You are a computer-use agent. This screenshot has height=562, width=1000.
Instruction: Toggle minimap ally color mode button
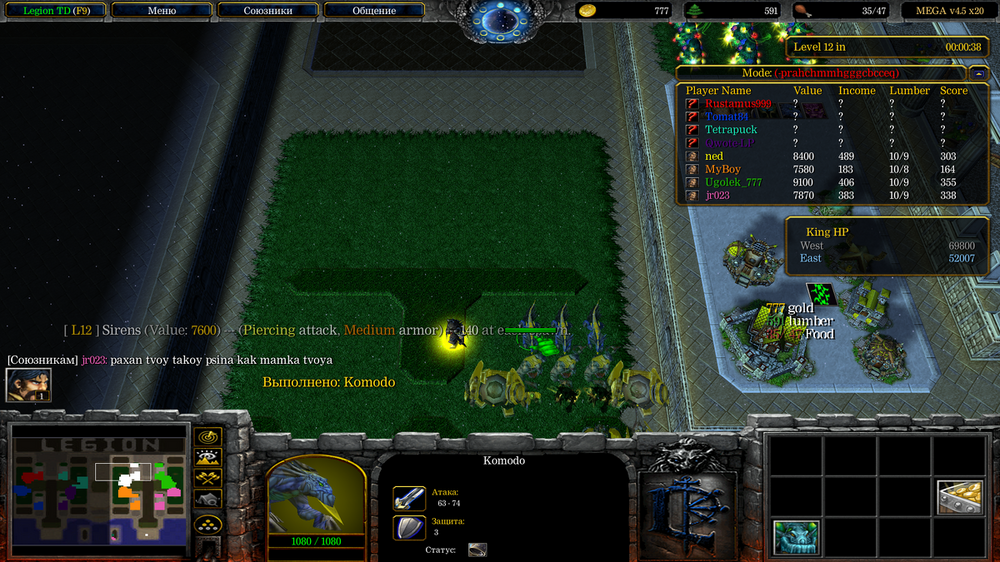pos(208,478)
